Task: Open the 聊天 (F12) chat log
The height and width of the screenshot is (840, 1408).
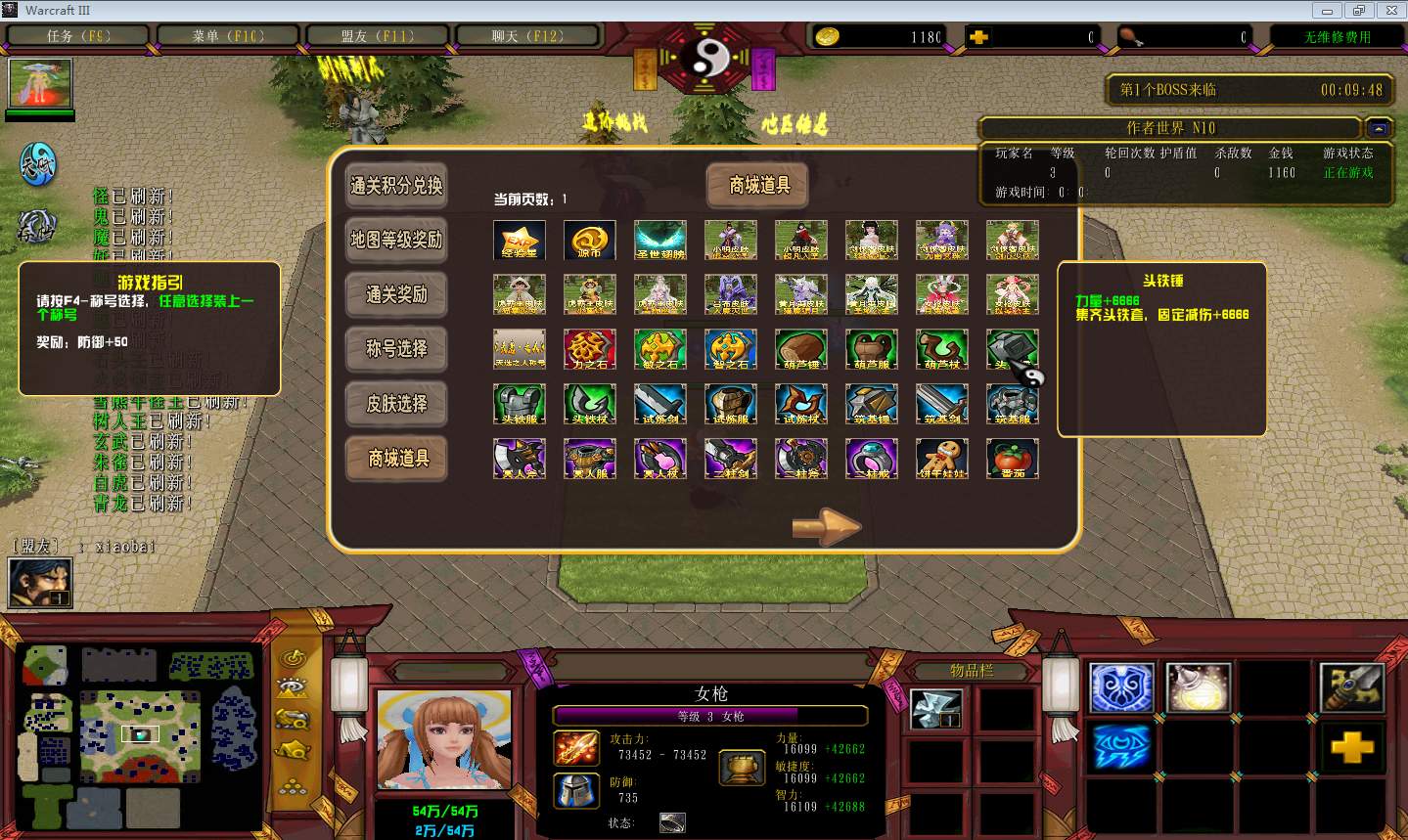Action: 527,36
